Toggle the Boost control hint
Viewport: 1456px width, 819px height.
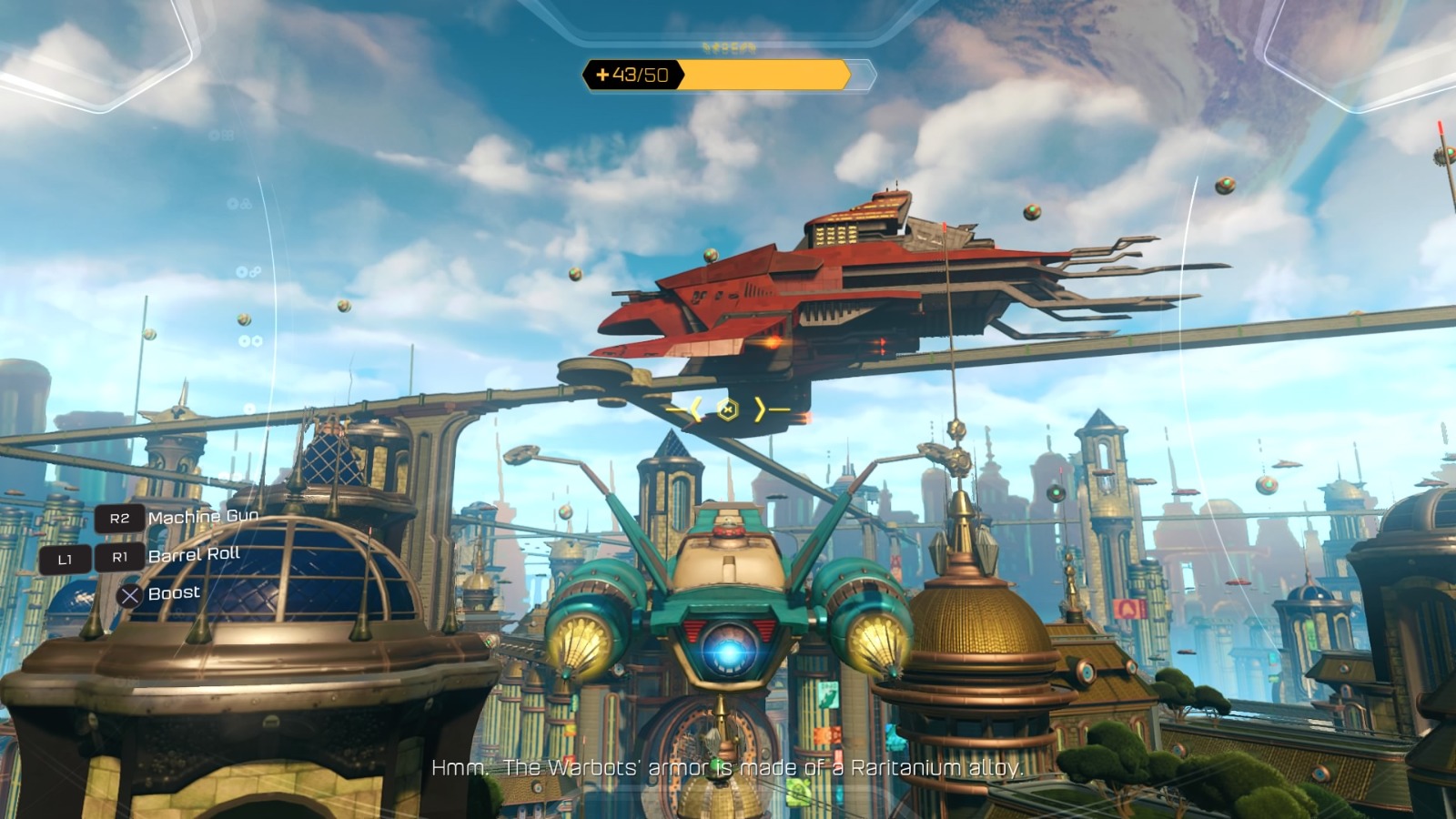point(174,591)
